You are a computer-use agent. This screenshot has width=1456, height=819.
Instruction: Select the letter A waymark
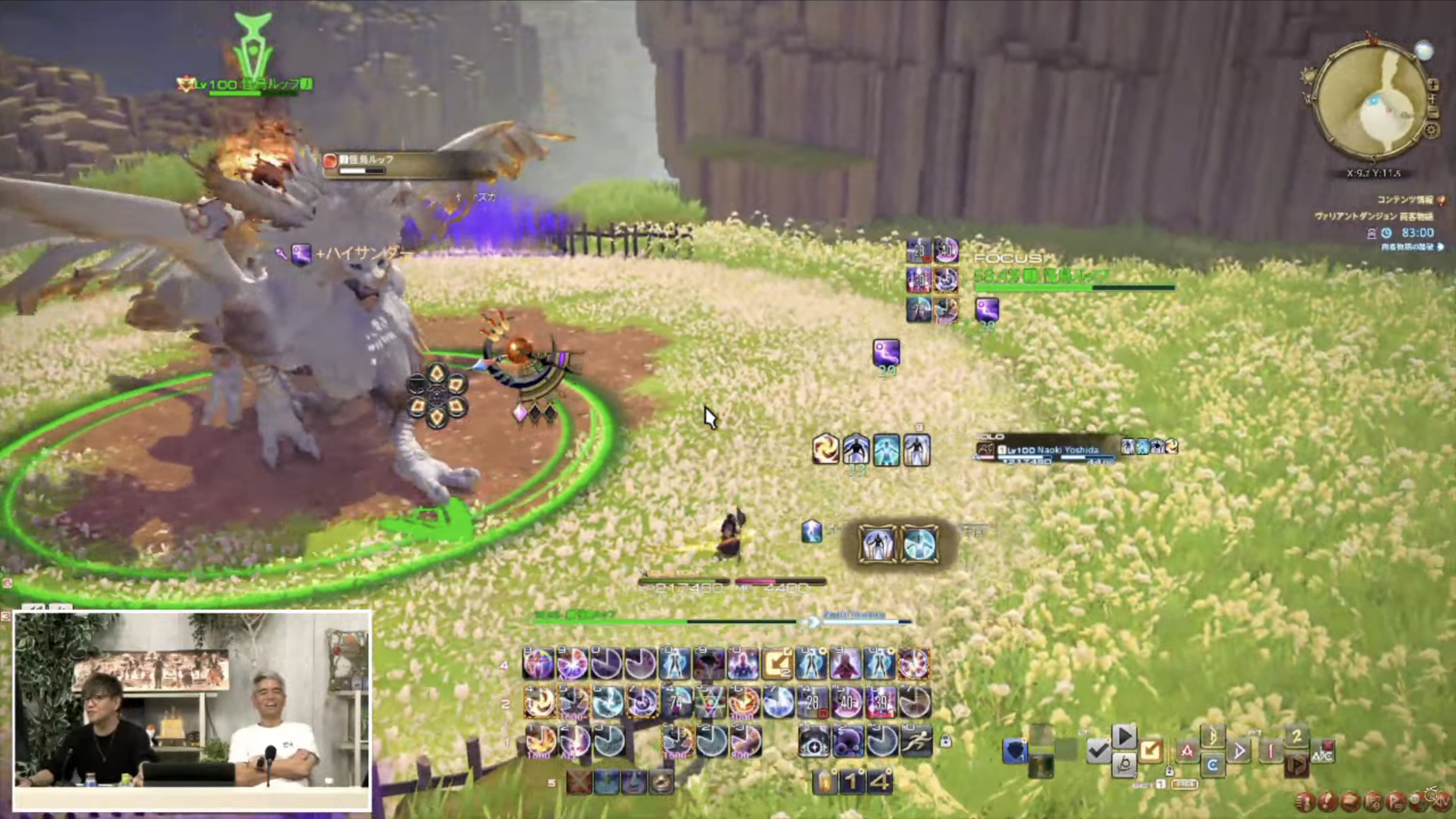pyautogui.click(x=1187, y=751)
